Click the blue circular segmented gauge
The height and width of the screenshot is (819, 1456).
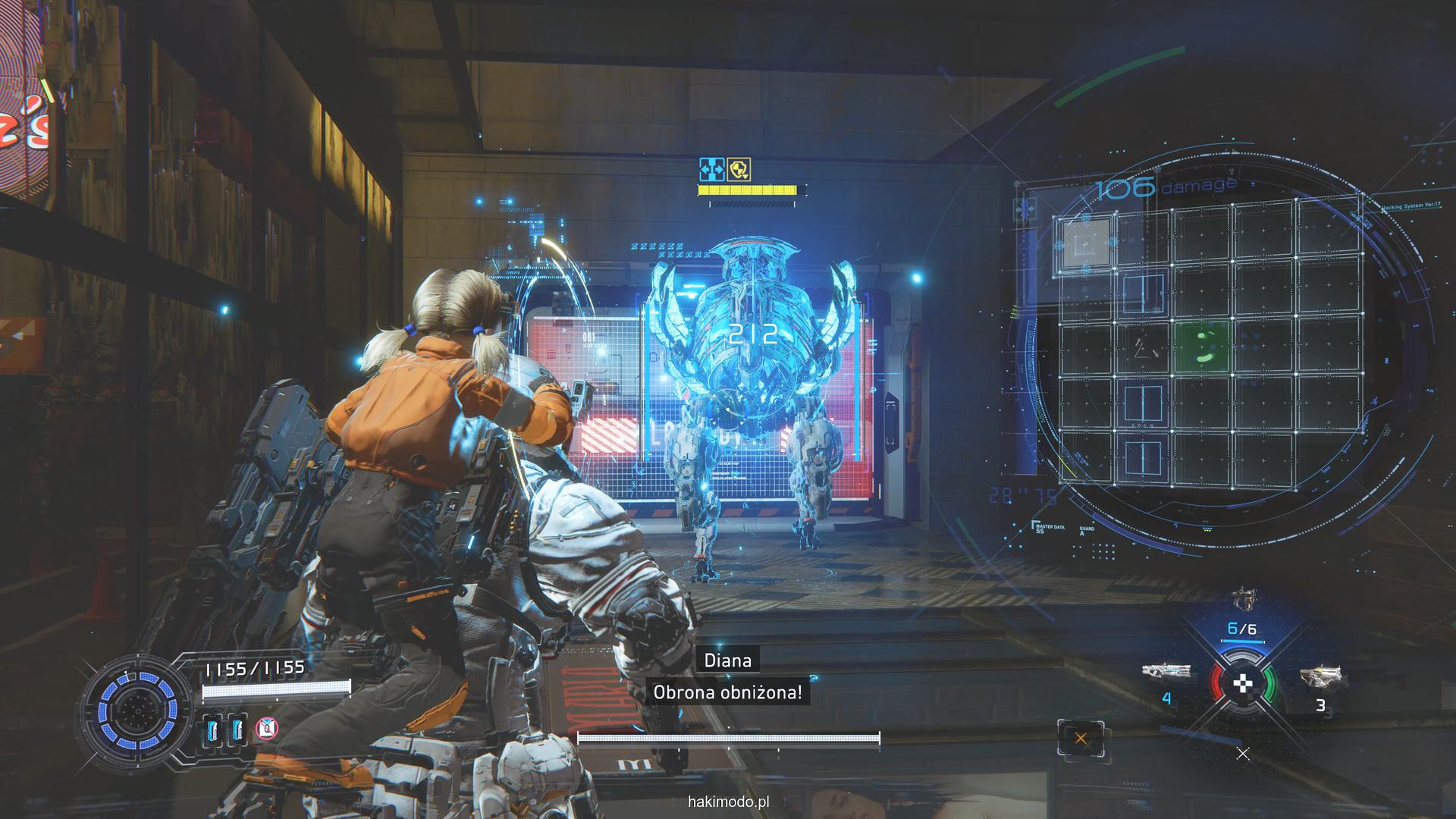point(137,711)
